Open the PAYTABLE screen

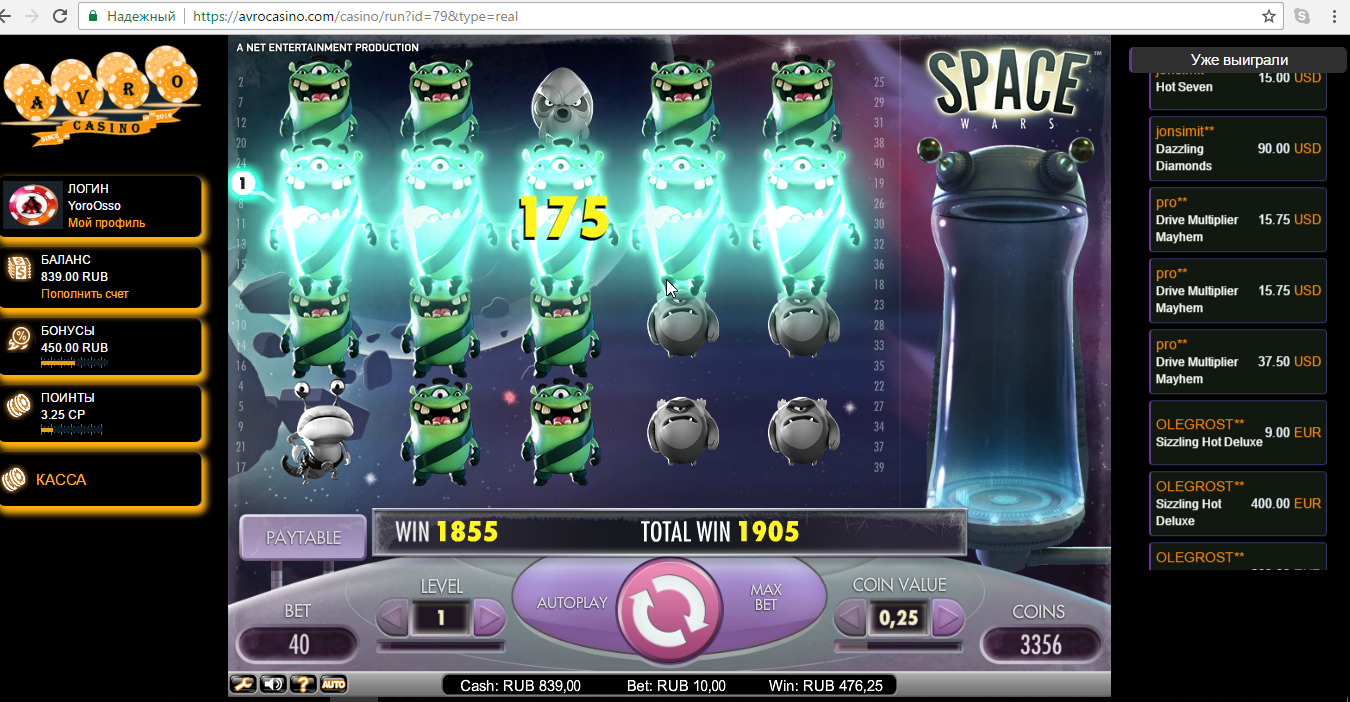click(303, 538)
